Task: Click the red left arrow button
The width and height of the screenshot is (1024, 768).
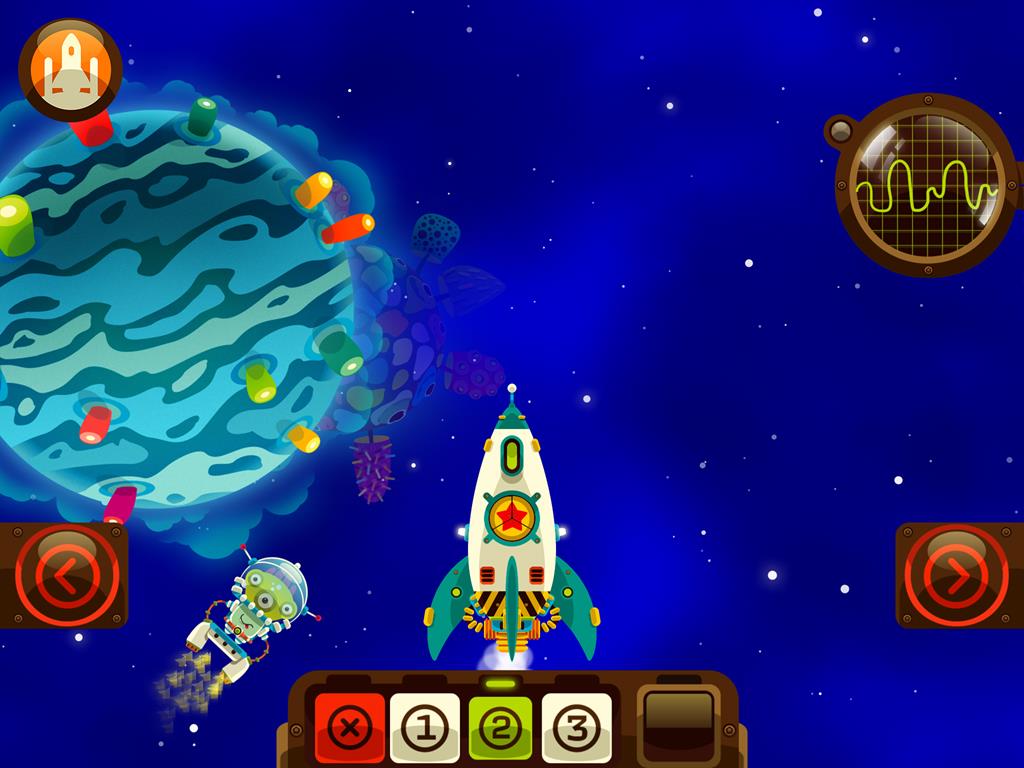Action: (67, 575)
